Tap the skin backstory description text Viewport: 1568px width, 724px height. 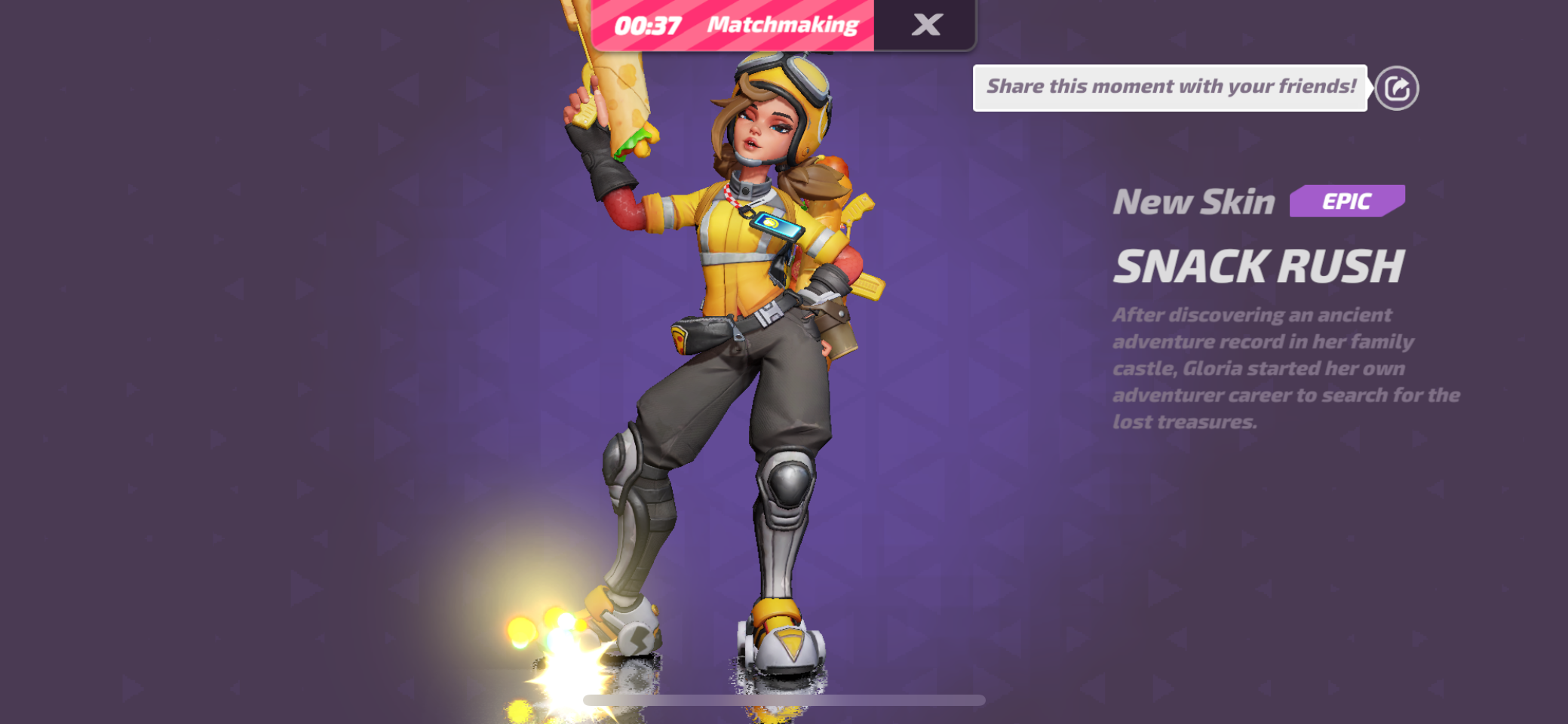point(1282,367)
